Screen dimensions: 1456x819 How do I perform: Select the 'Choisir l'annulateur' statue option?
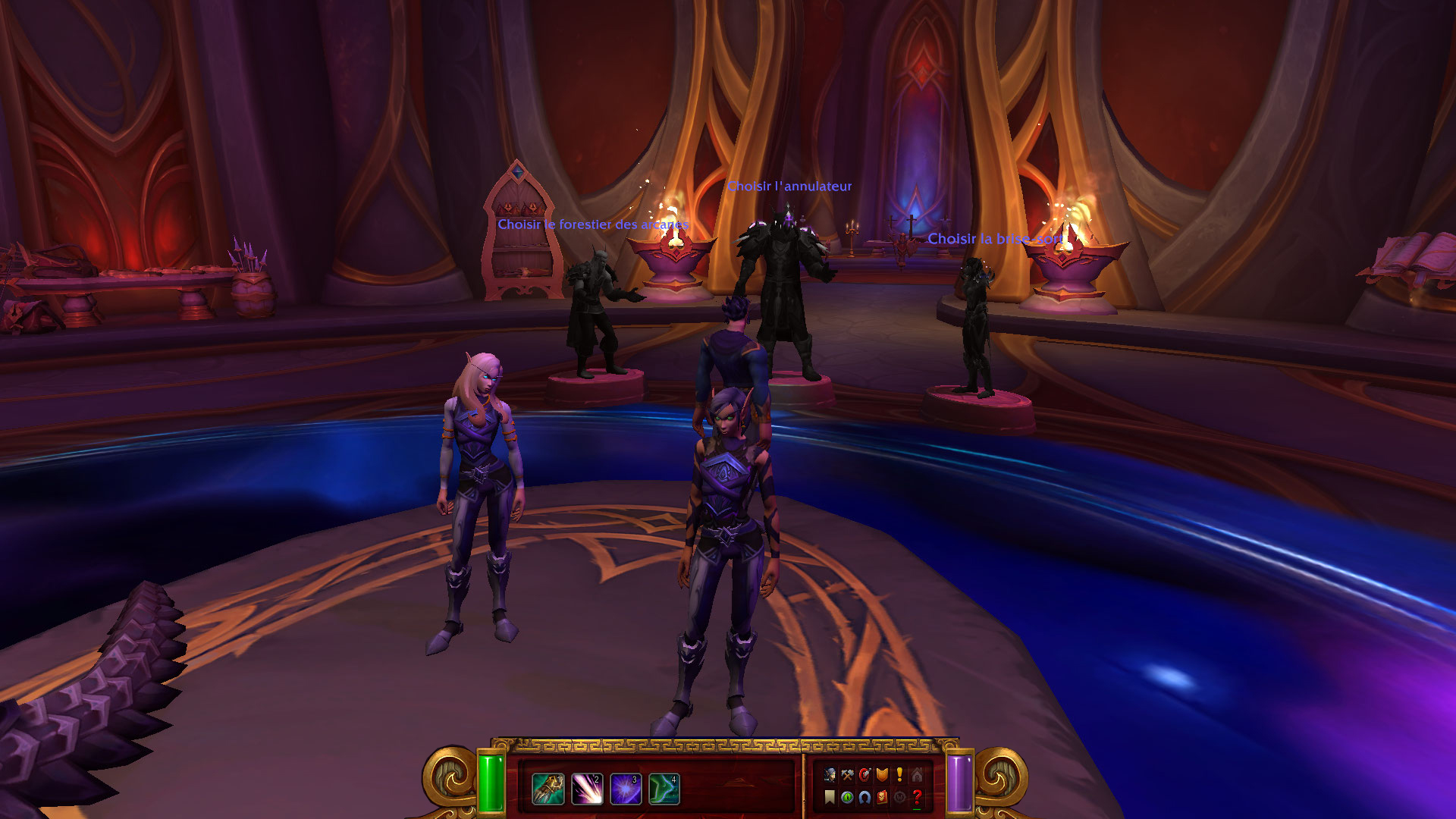pyautogui.click(x=789, y=187)
